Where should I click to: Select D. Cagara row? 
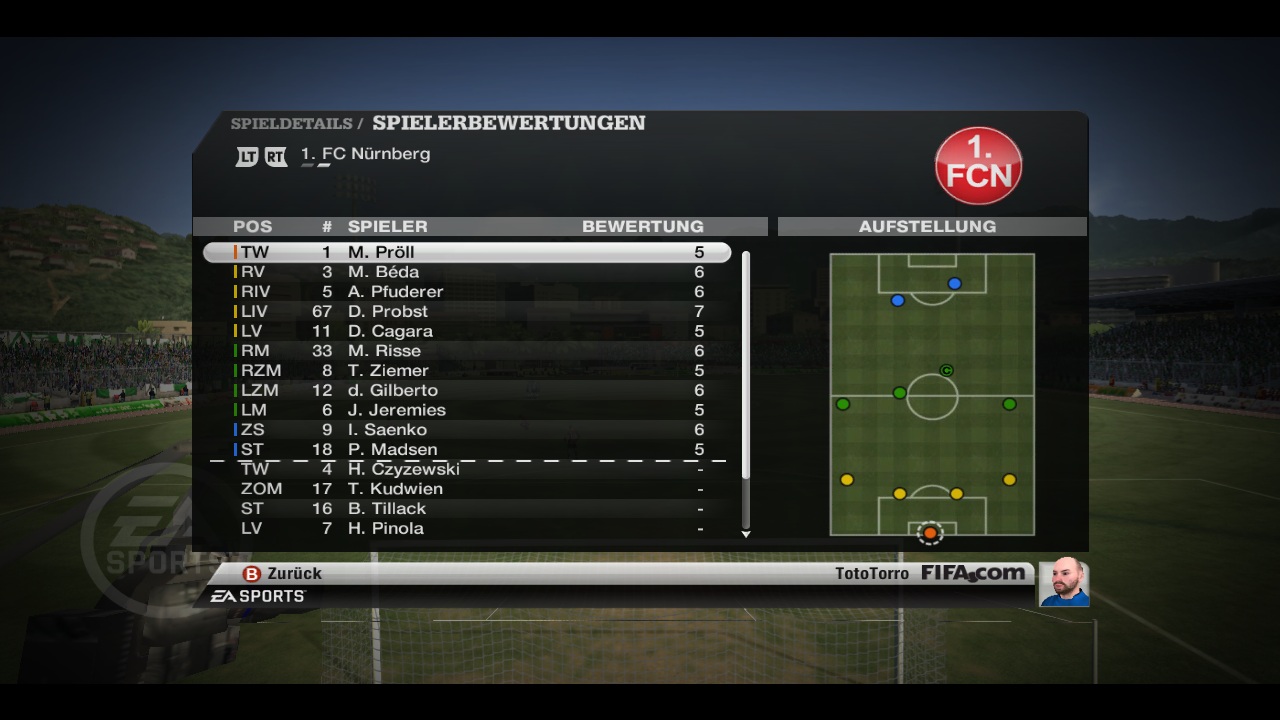pos(467,331)
